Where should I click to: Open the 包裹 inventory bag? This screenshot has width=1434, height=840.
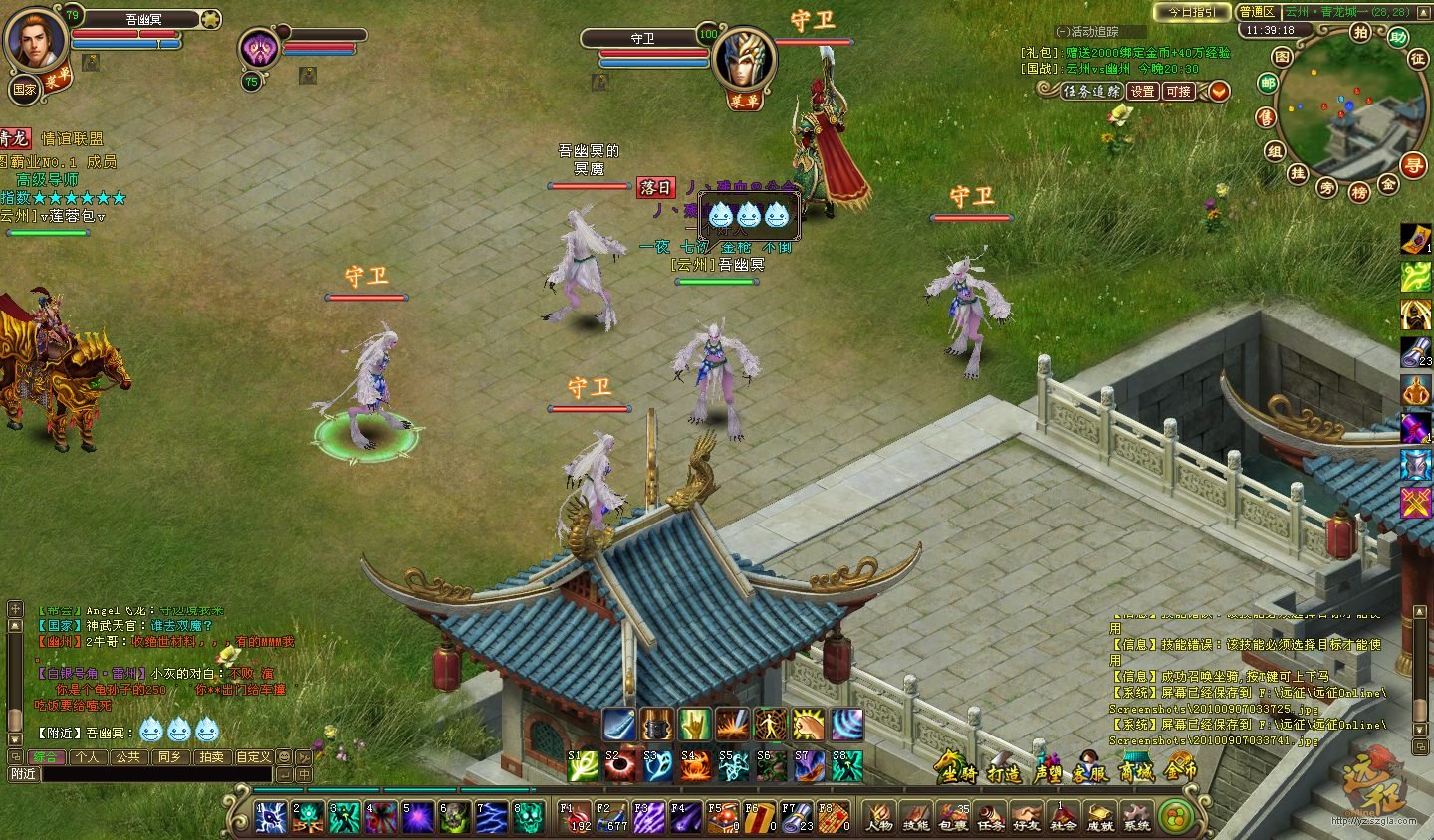tap(953, 817)
